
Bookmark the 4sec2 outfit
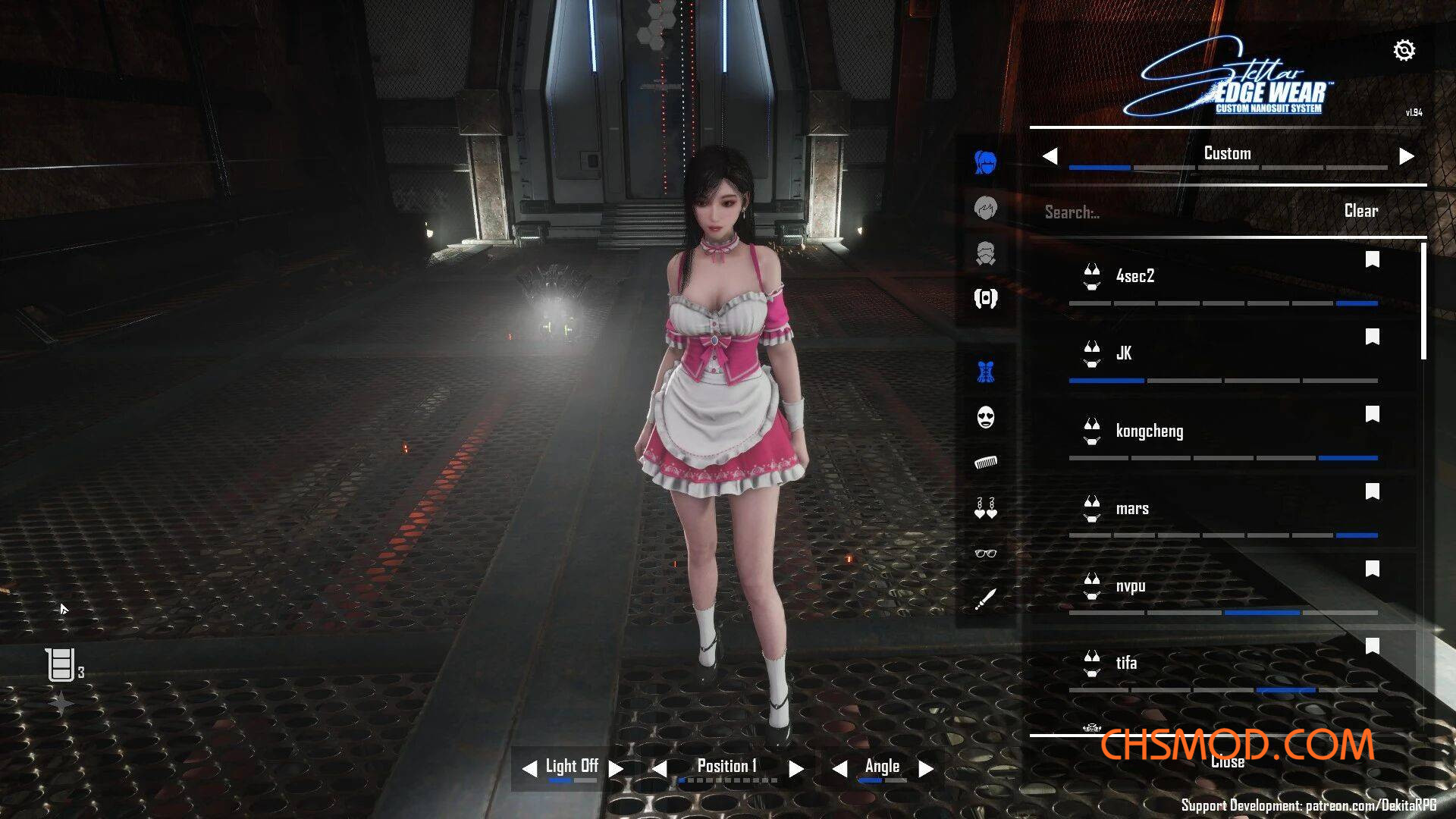[x=1372, y=260]
